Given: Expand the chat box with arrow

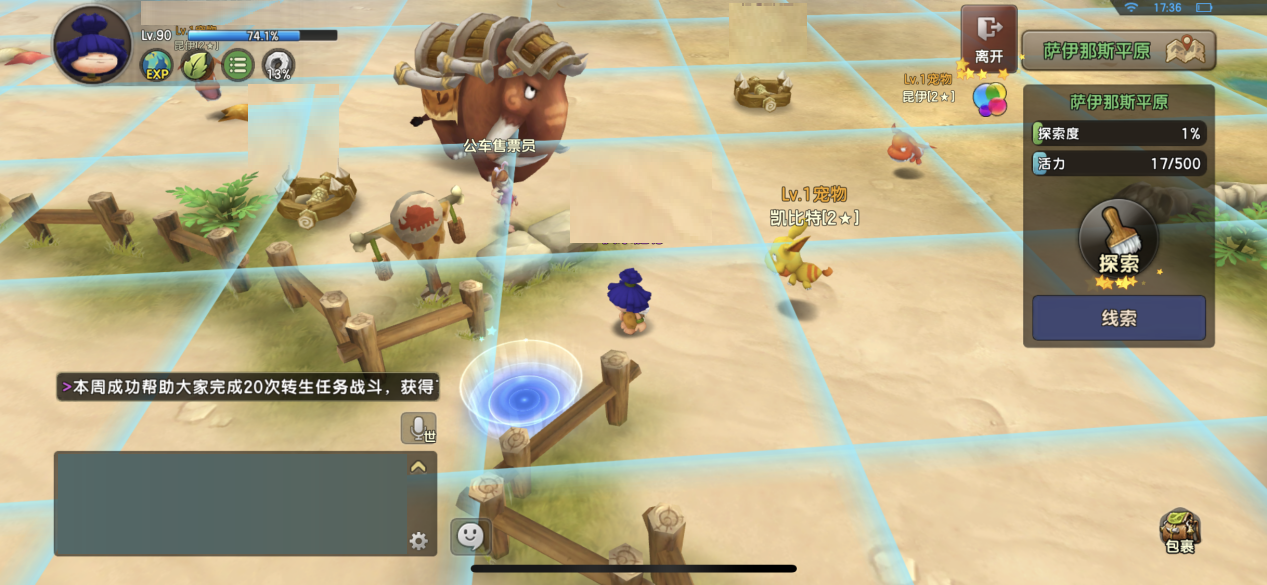Looking at the screenshot, I should 418,466.
